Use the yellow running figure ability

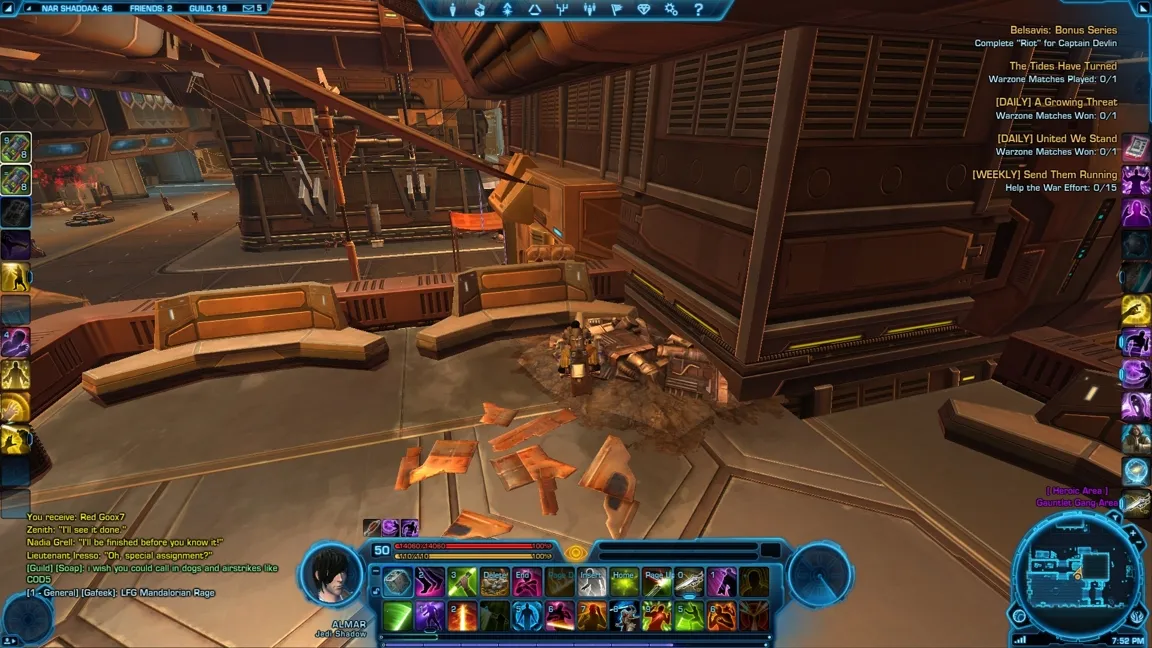15,276
